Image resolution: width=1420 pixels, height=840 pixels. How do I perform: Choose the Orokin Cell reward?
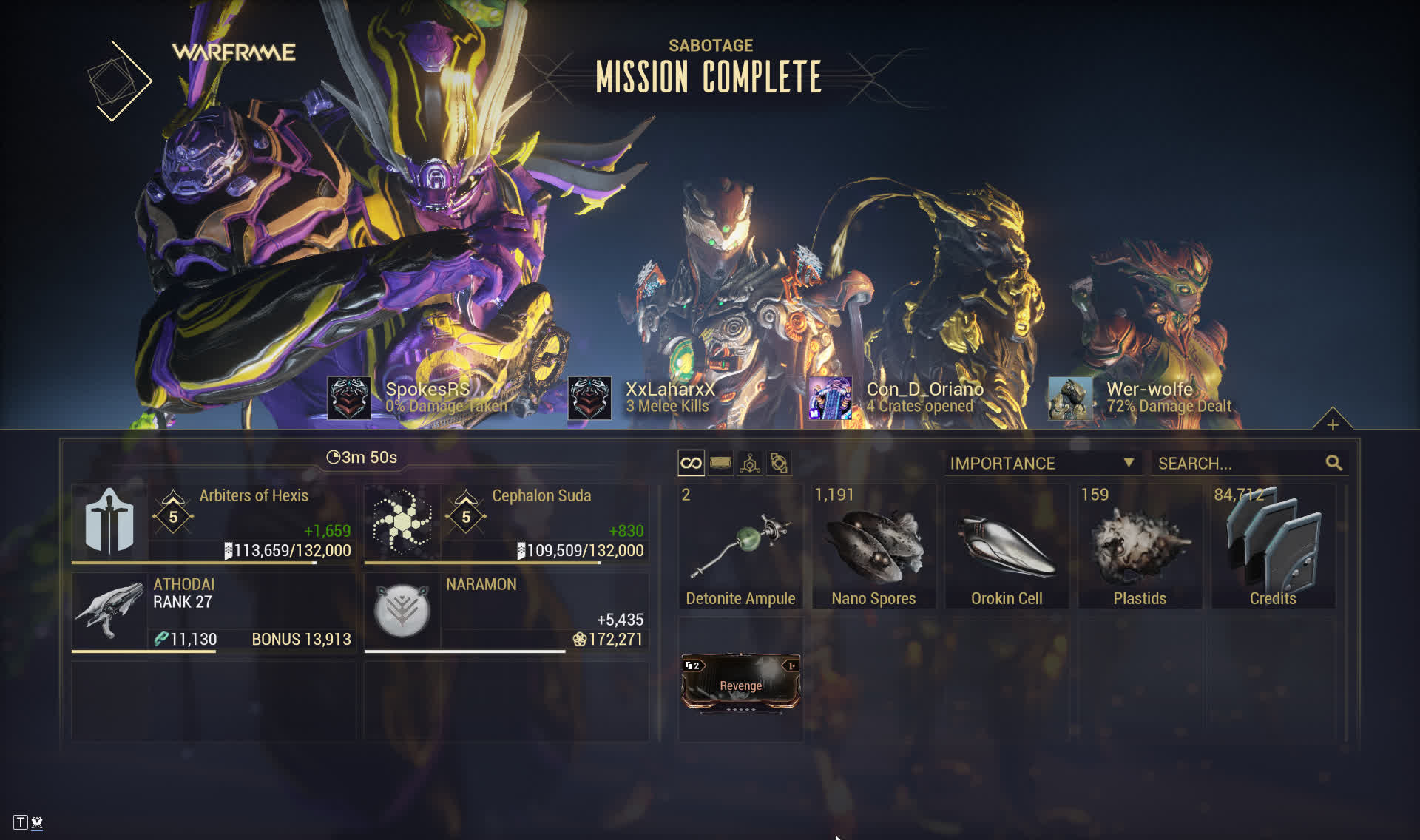(x=1007, y=546)
